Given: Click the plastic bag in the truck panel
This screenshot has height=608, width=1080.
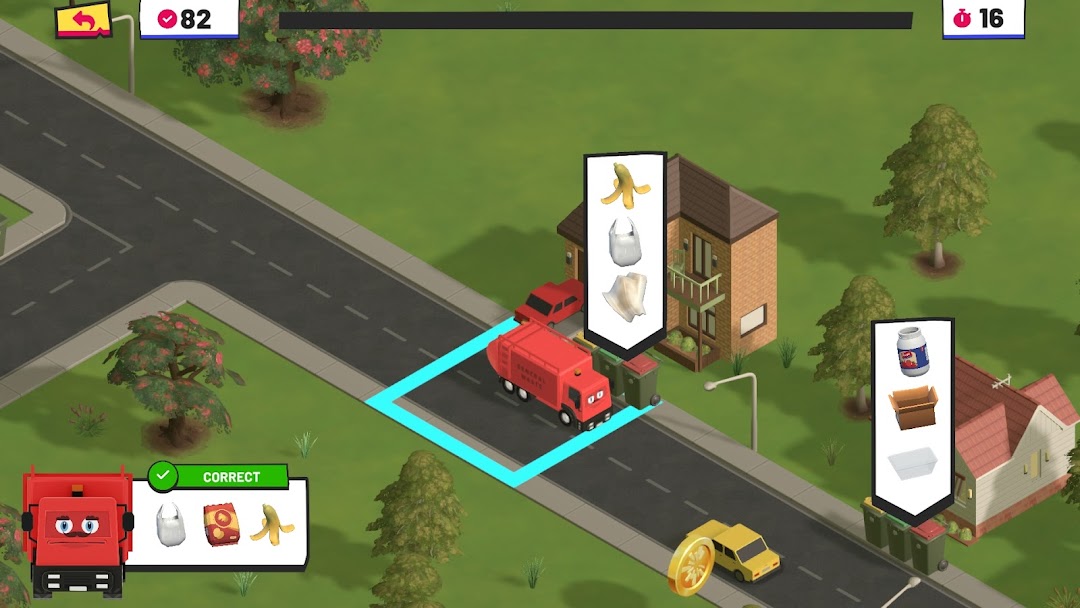Looking at the screenshot, I should click(x=171, y=524).
